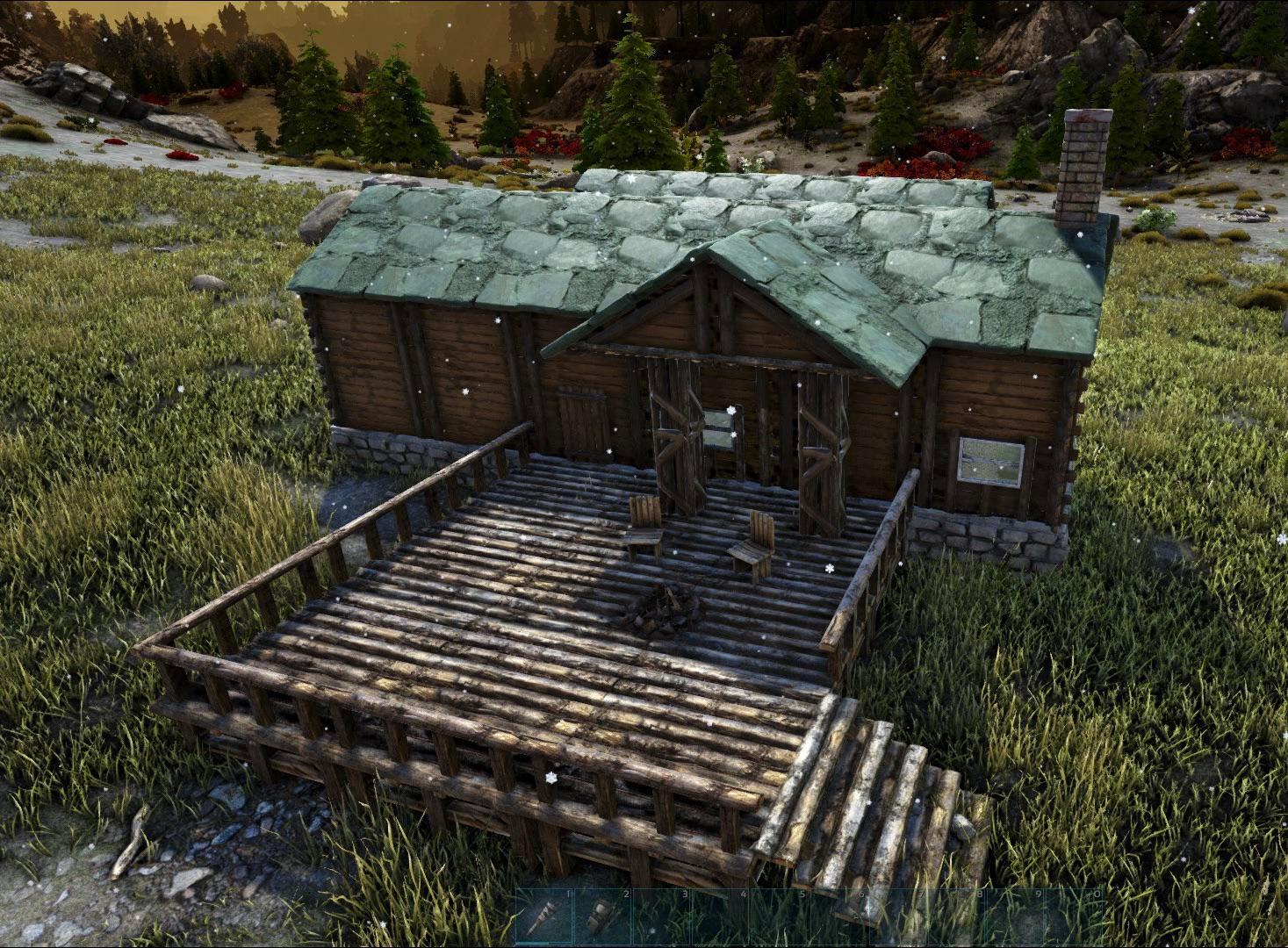Click the torch durability bar
The height and width of the screenshot is (948, 1288).
(x=532, y=943)
